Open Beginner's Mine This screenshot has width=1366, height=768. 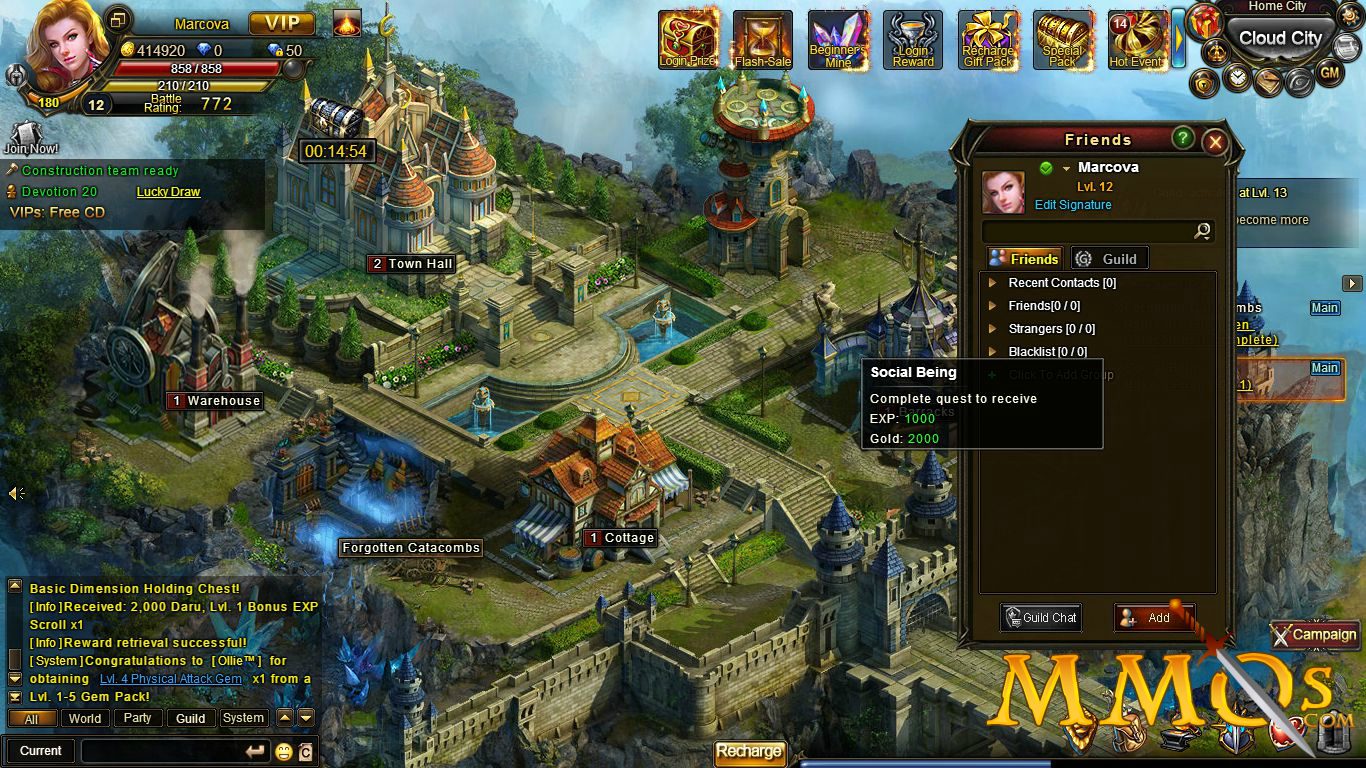[838, 40]
